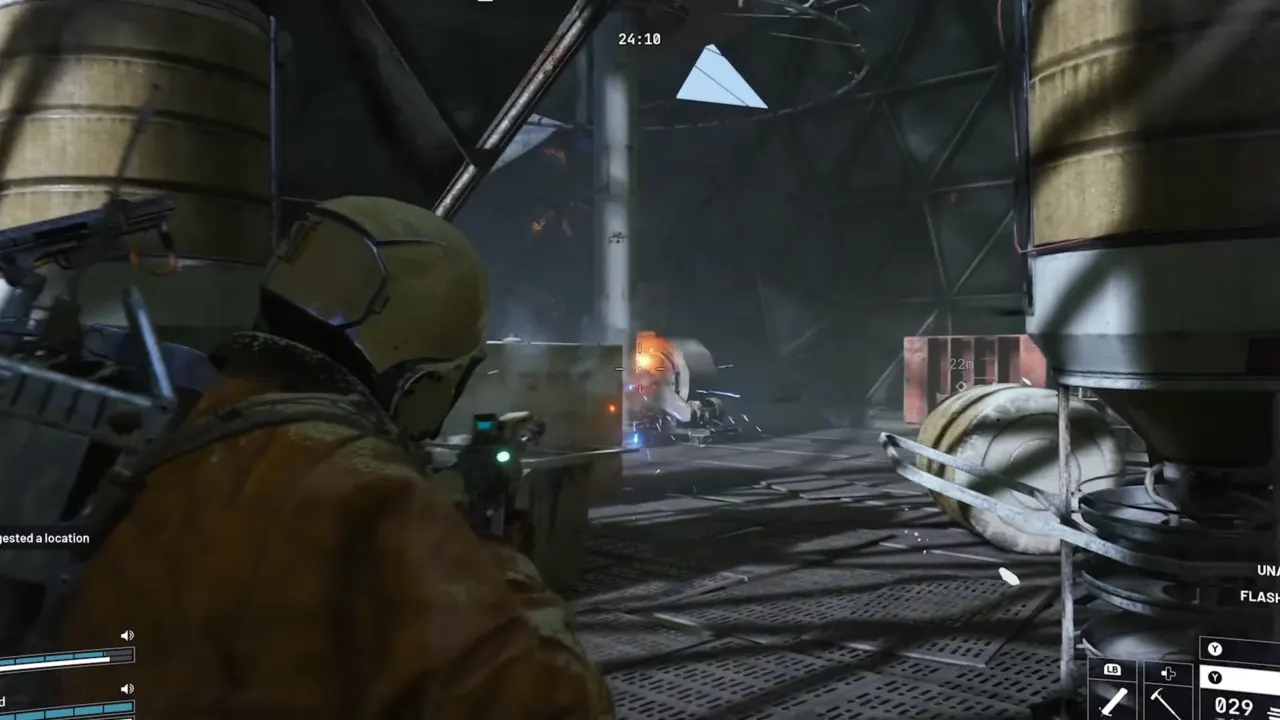Viewport: 1280px width, 720px height.
Task: Click the magazine icon beside the 029 ammo count
Action: click(1272, 712)
